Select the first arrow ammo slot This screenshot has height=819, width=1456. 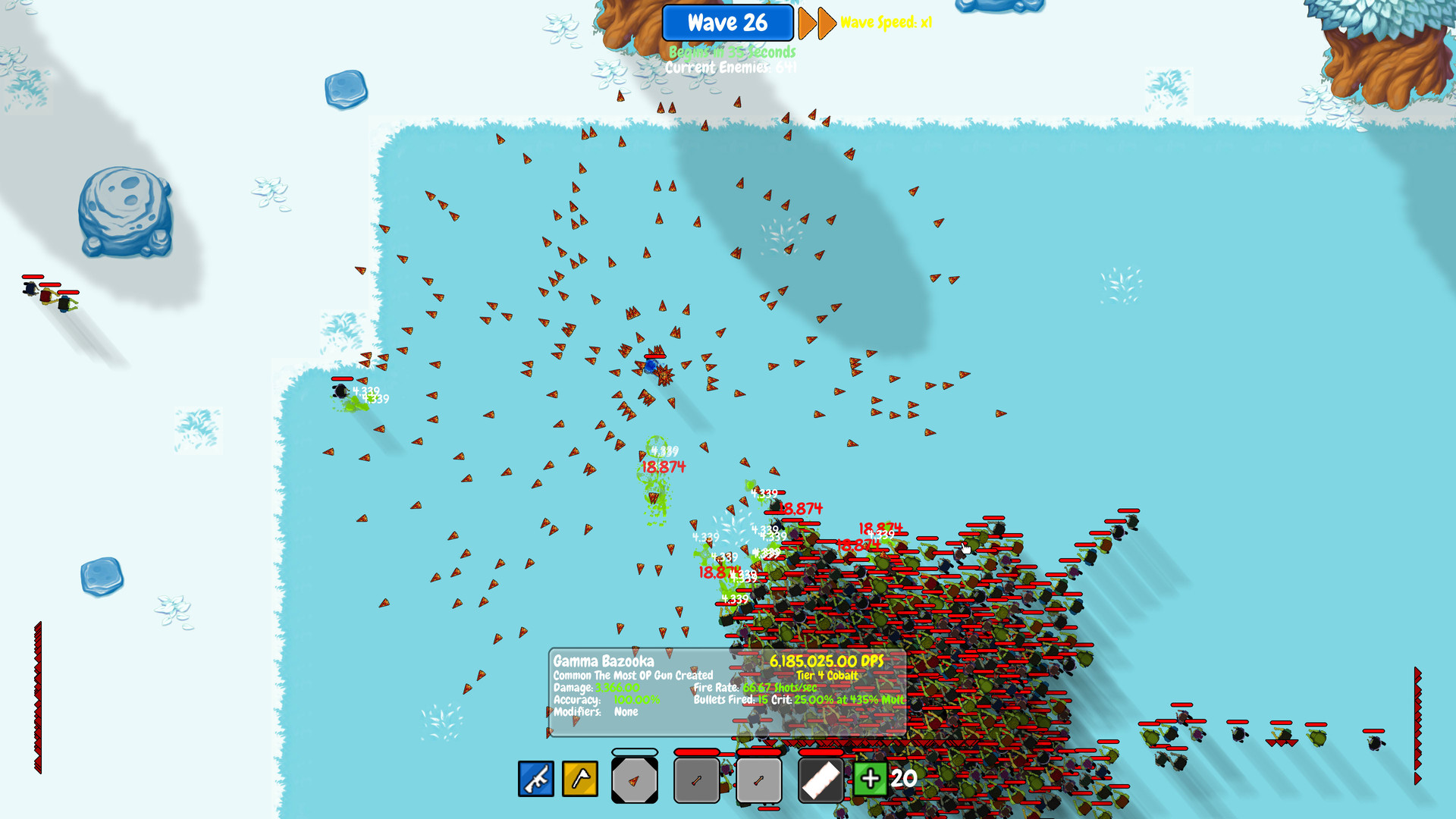coord(695,779)
